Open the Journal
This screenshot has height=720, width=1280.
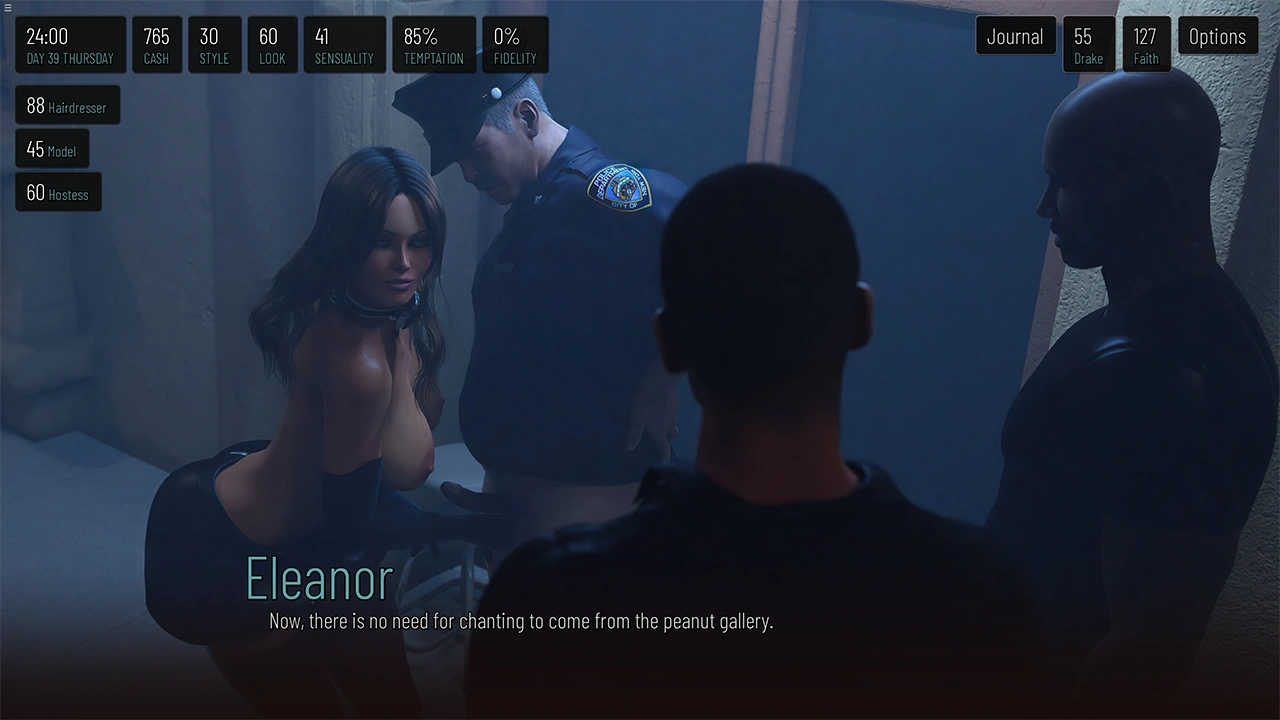click(x=1015, y=37)
